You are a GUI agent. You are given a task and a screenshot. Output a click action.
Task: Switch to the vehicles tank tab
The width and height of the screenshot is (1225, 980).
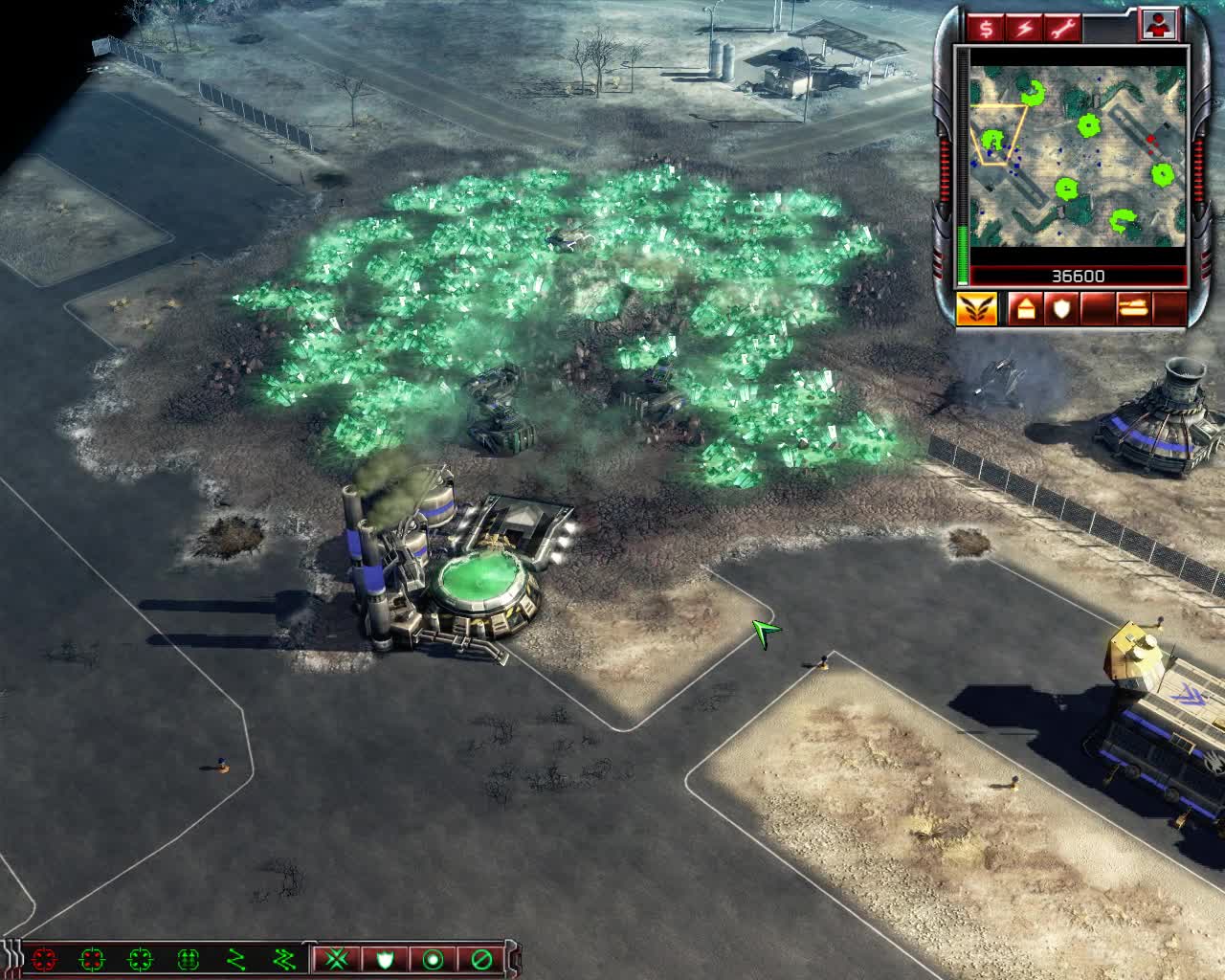click(1132, 307)
